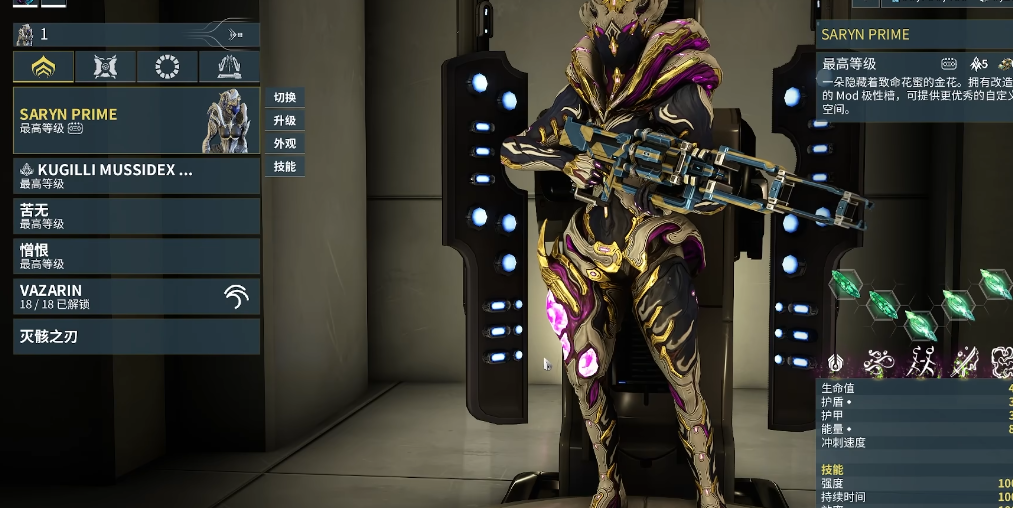Select Saryn's Molt ability icon
The image size is (1013, 508).
(922, 361)
